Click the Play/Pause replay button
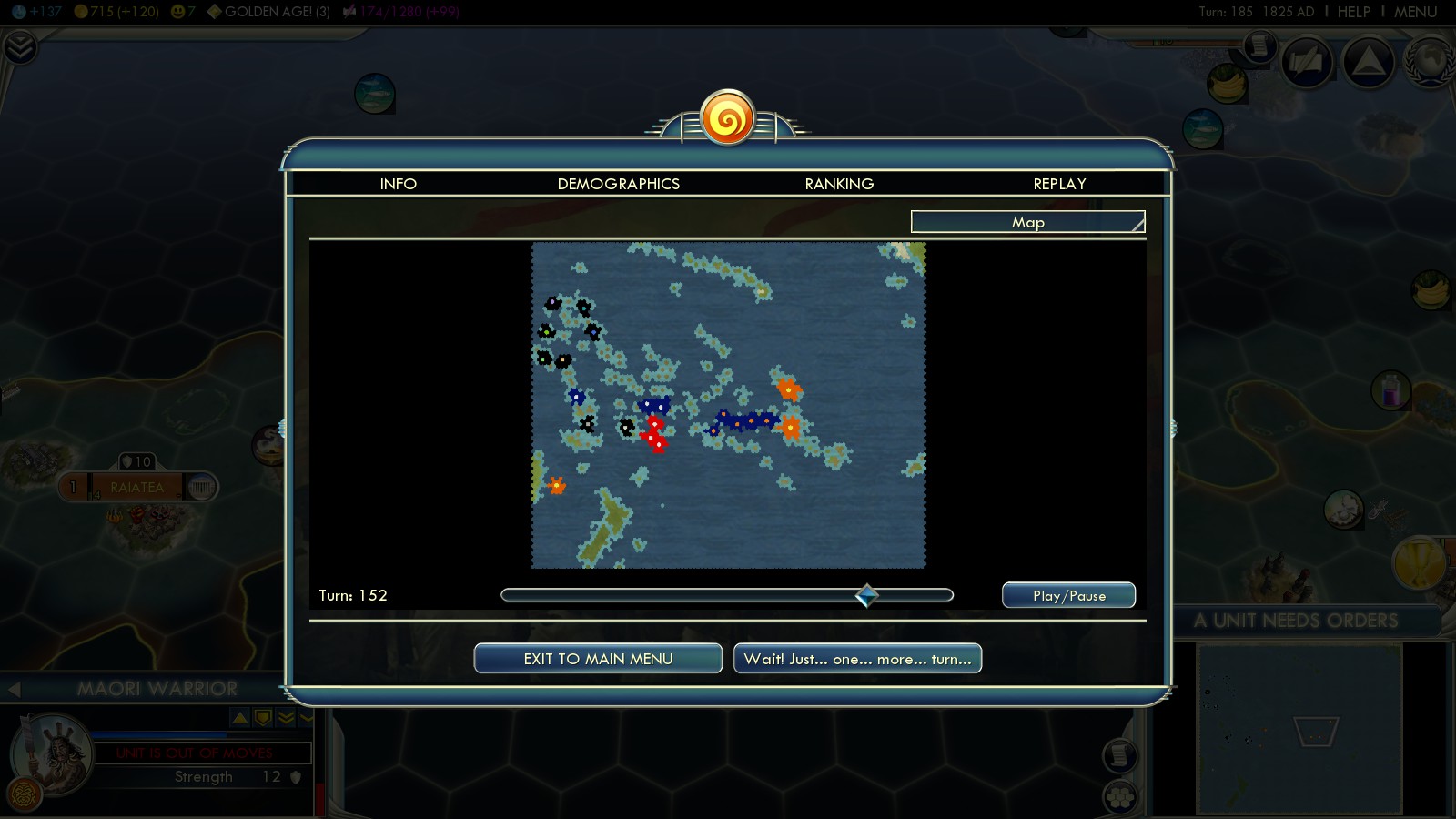Screen dimensions: 1456x819 tap(1068, 596)
